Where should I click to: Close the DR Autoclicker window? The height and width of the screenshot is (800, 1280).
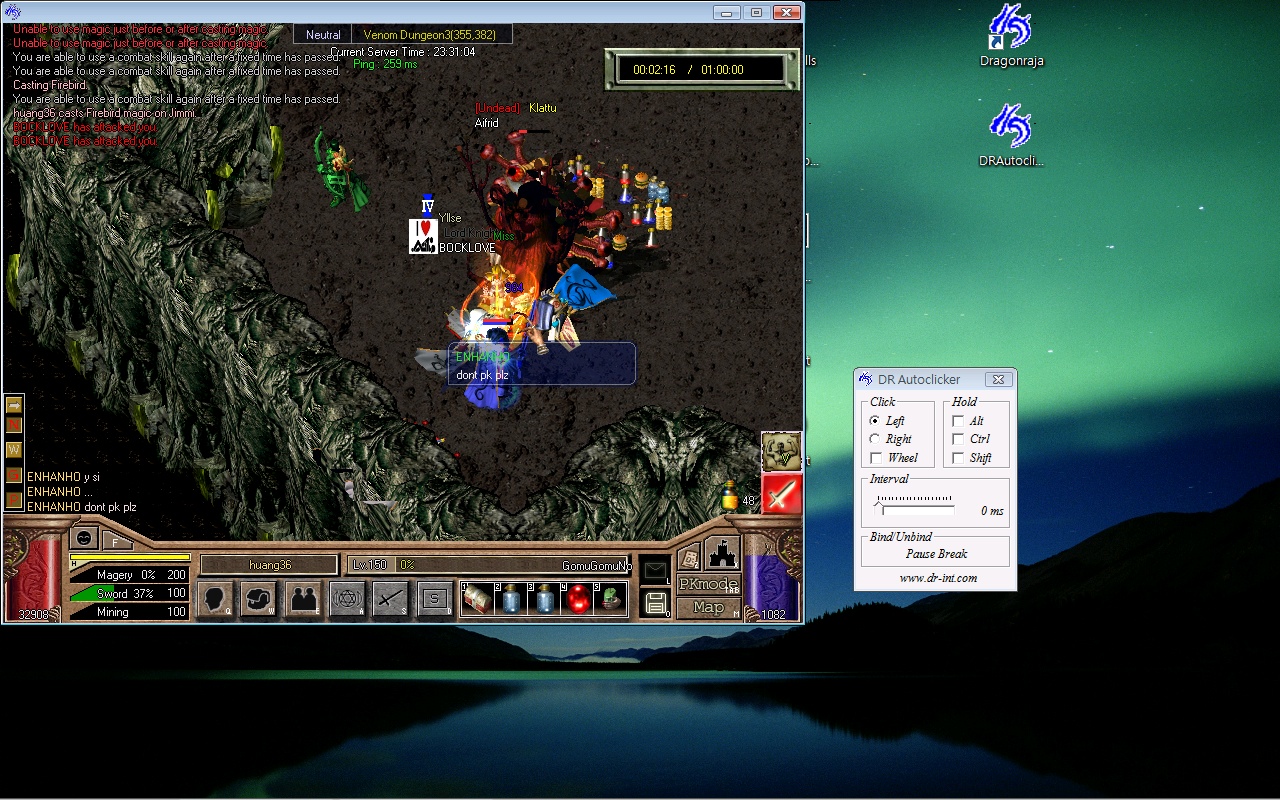[997, 380]
